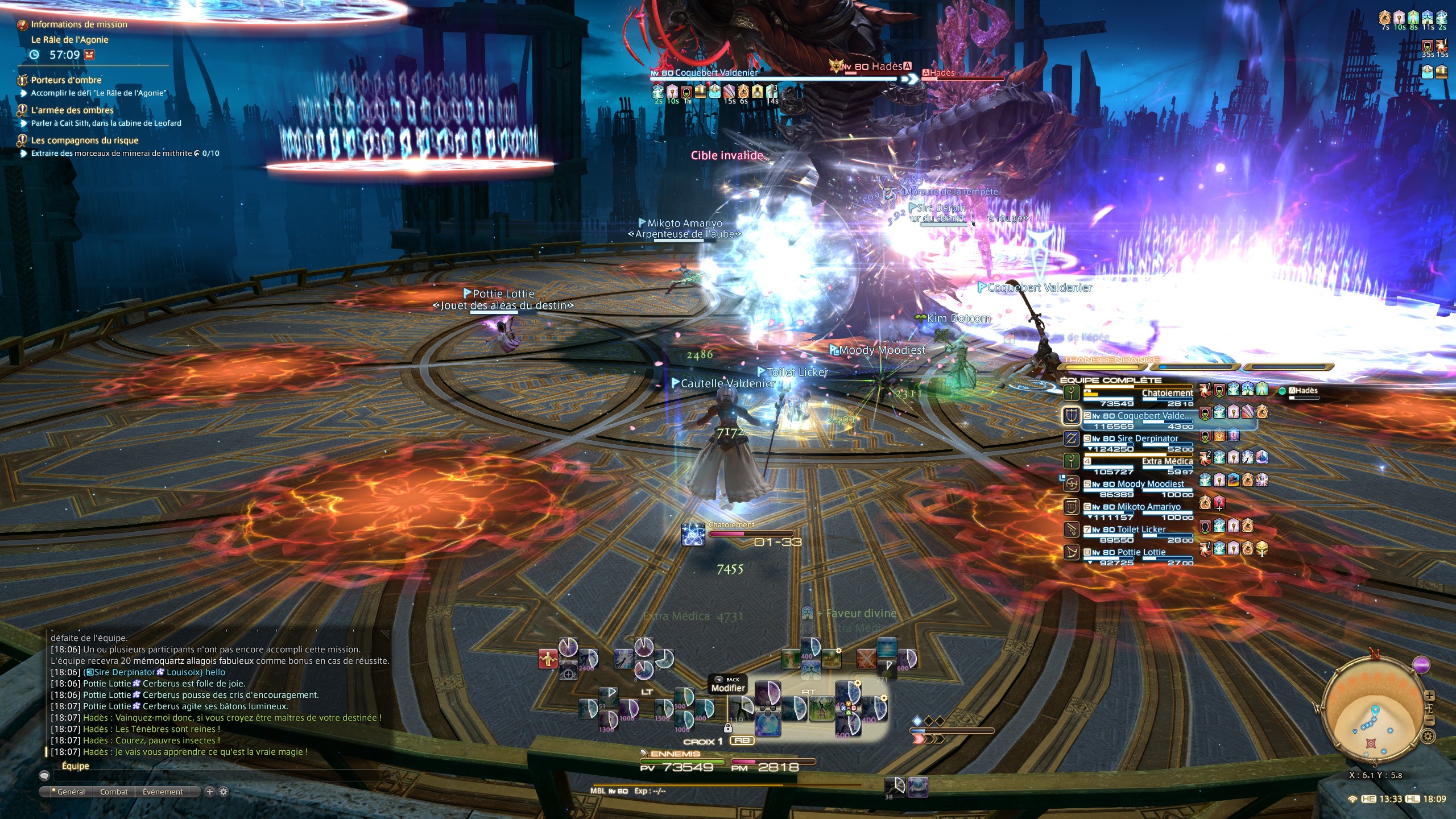Select the Général chat tab

click(69, 792)
